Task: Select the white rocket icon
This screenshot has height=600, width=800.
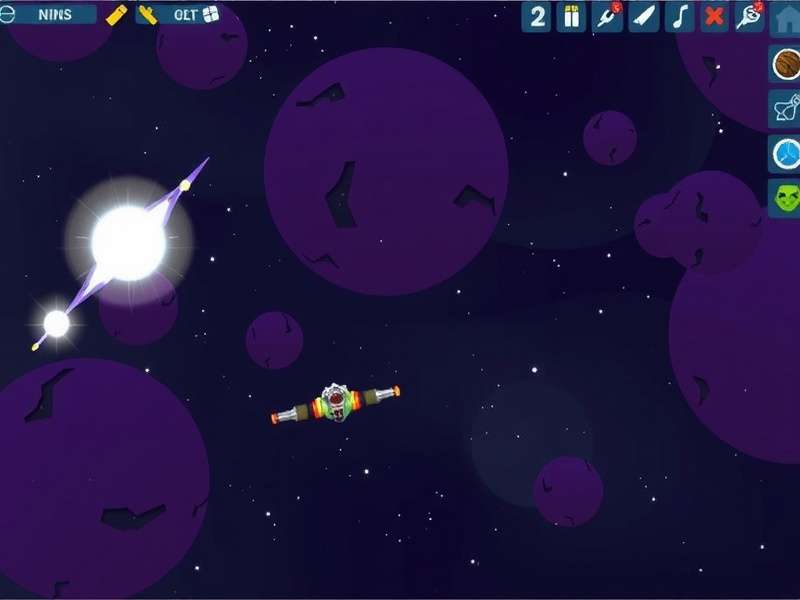Action: click(x=644, y=16)
